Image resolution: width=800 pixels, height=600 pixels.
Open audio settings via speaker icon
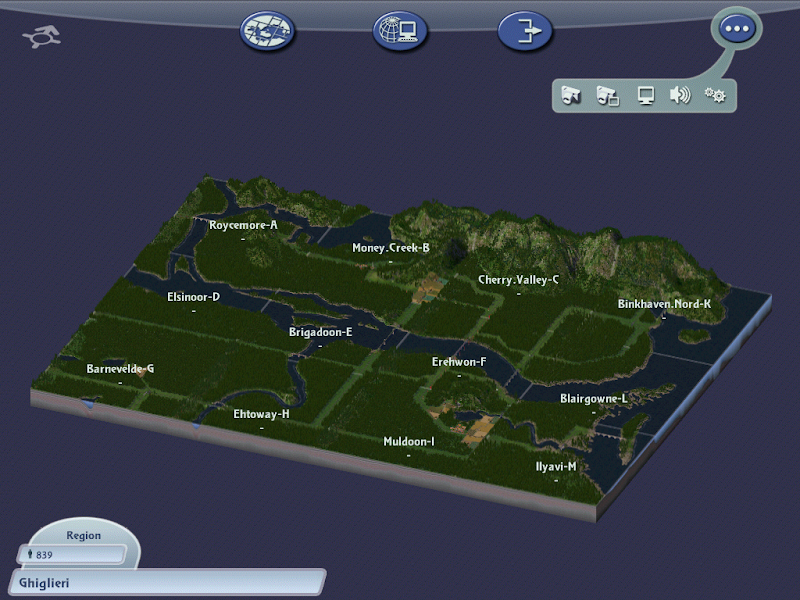coord(680,95)
